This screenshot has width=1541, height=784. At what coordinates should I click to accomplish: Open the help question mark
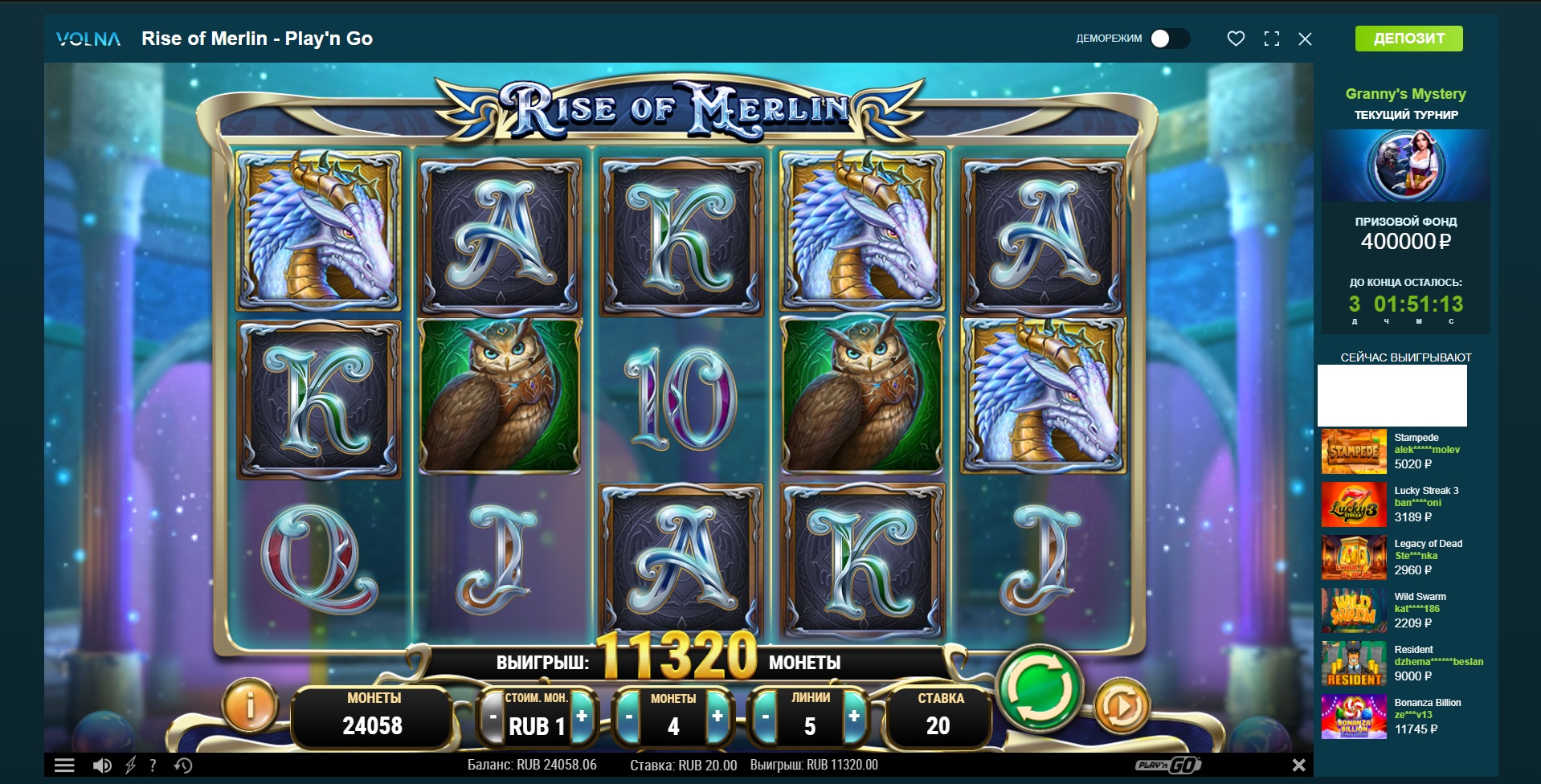click(153, 766)
